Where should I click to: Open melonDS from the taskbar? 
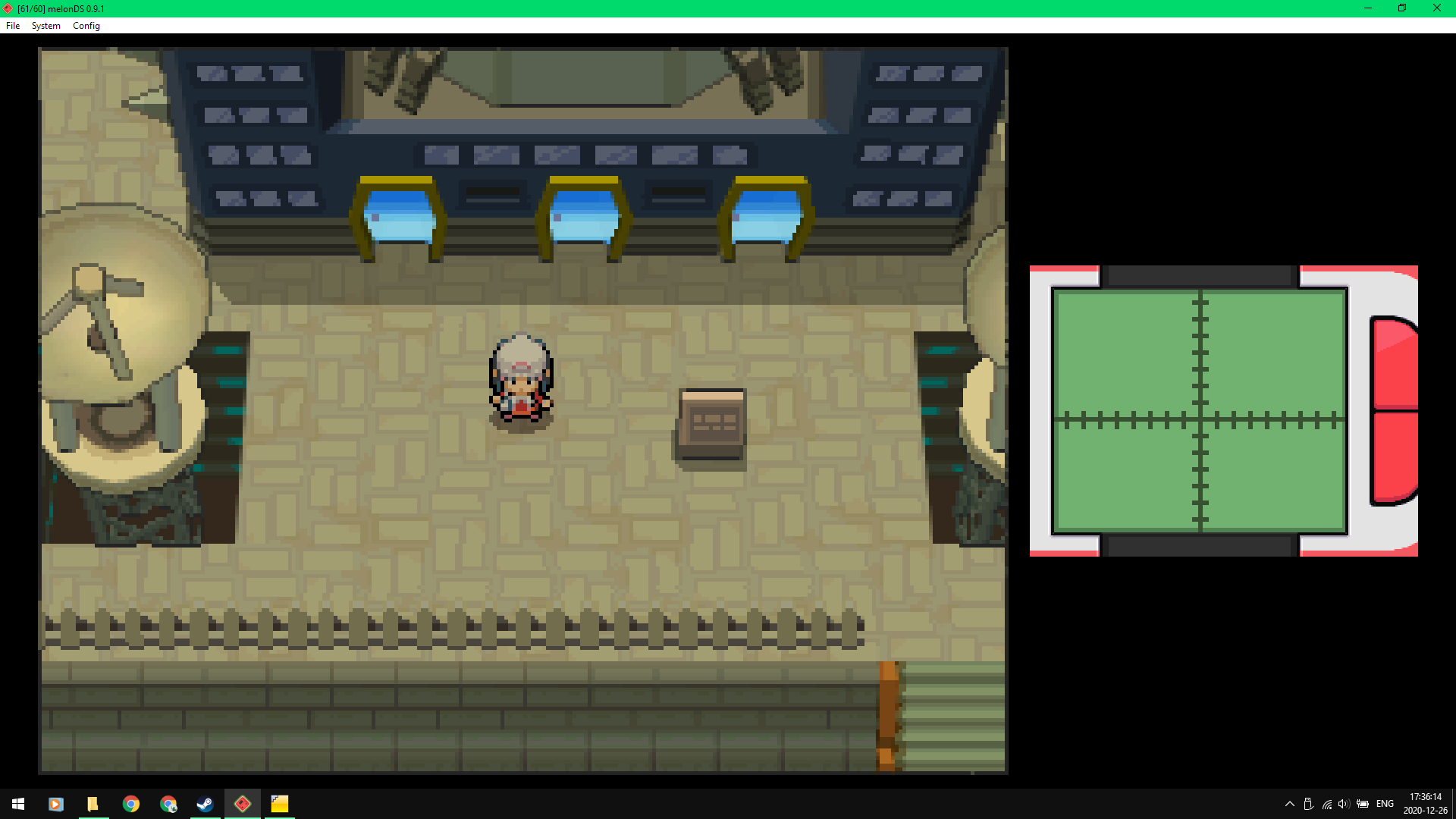click(x=243, y=804)
